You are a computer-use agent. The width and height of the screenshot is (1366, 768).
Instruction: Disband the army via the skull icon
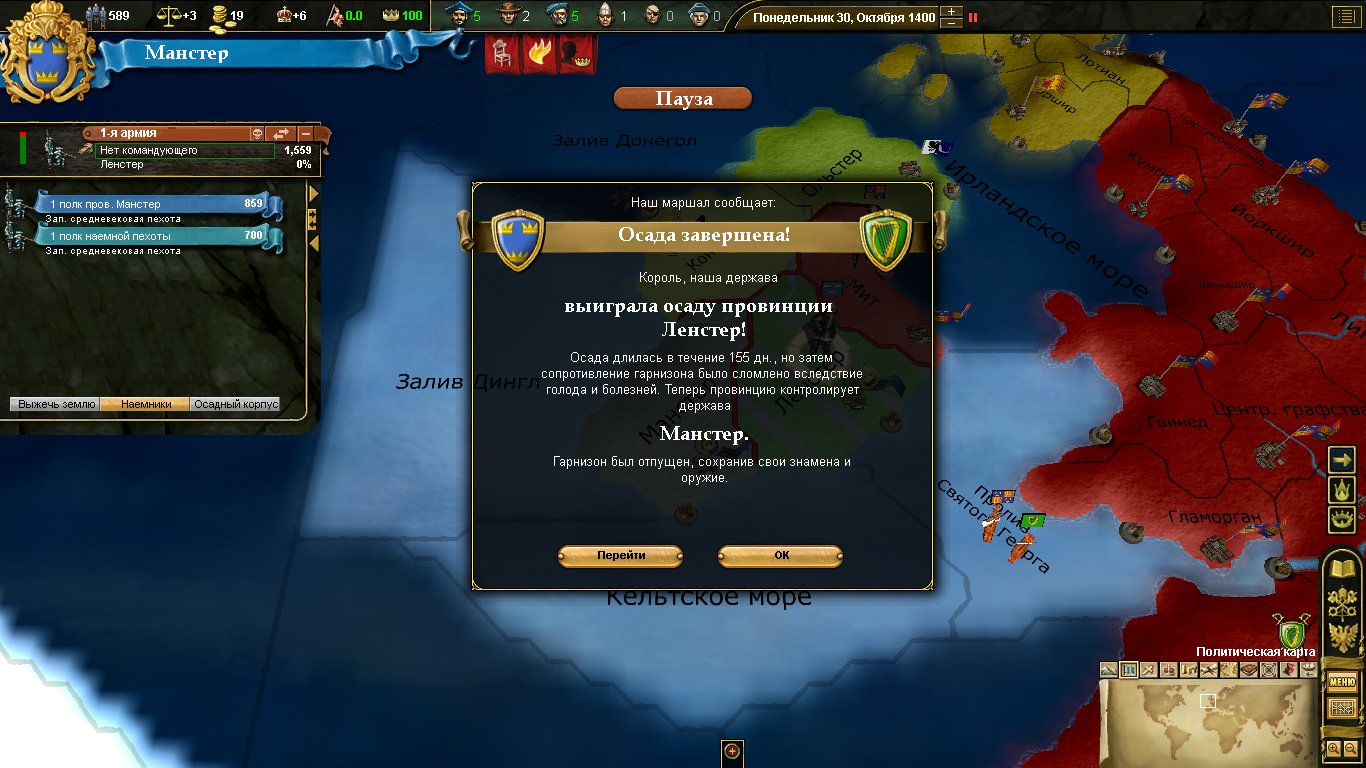click(256, 133)
